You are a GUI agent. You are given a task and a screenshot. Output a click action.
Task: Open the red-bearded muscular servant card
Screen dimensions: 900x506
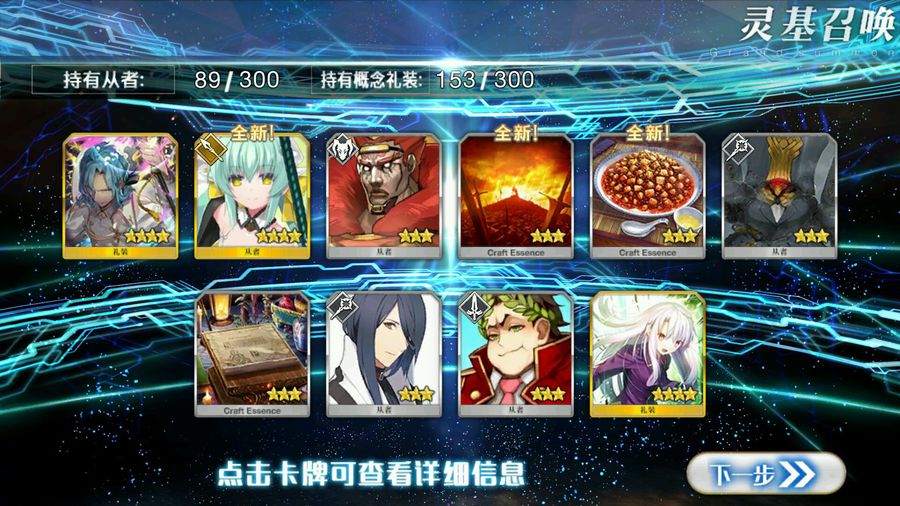(x=383, y=196)
